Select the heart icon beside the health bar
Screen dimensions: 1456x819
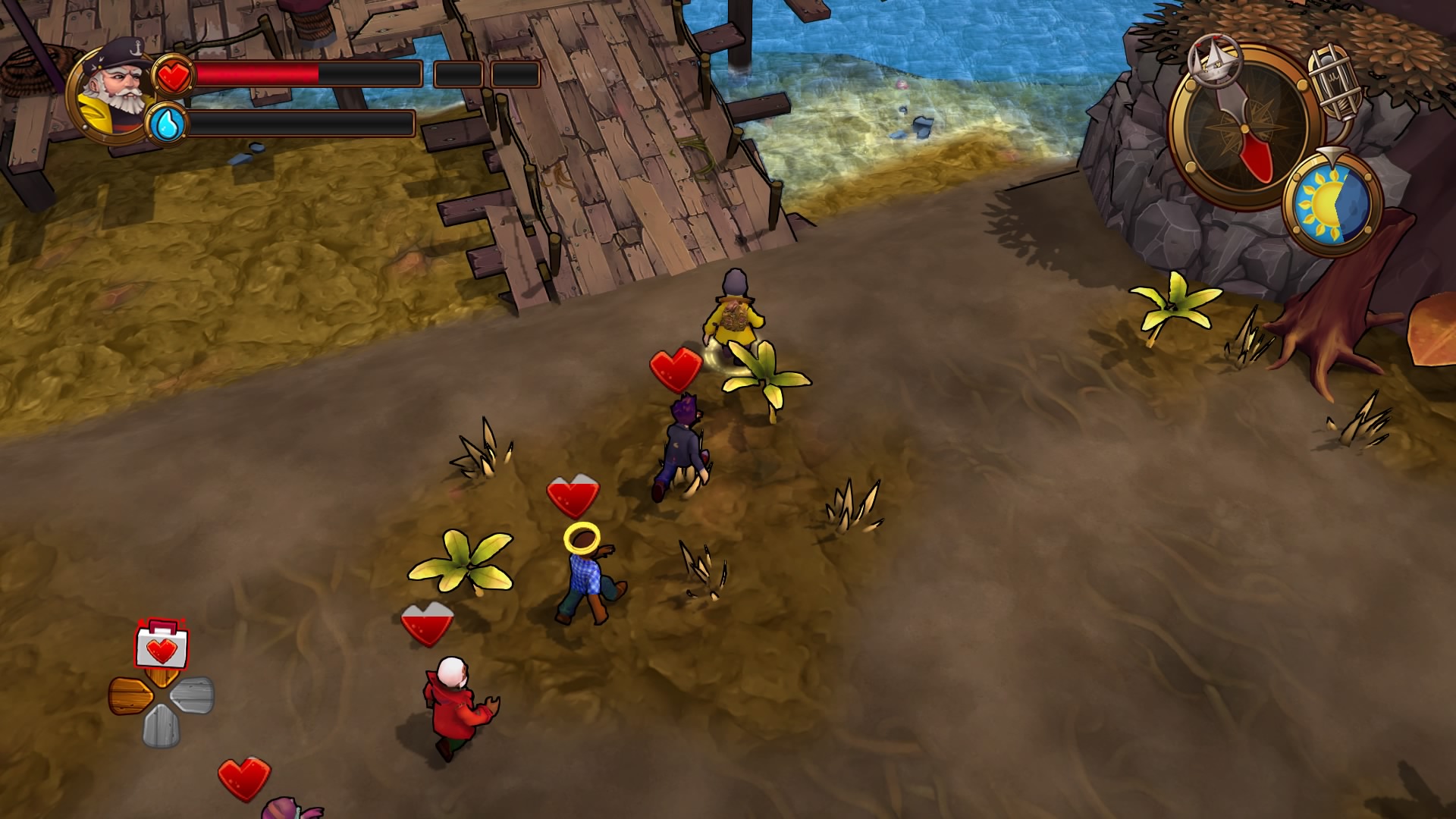click(x=174, y=76)
